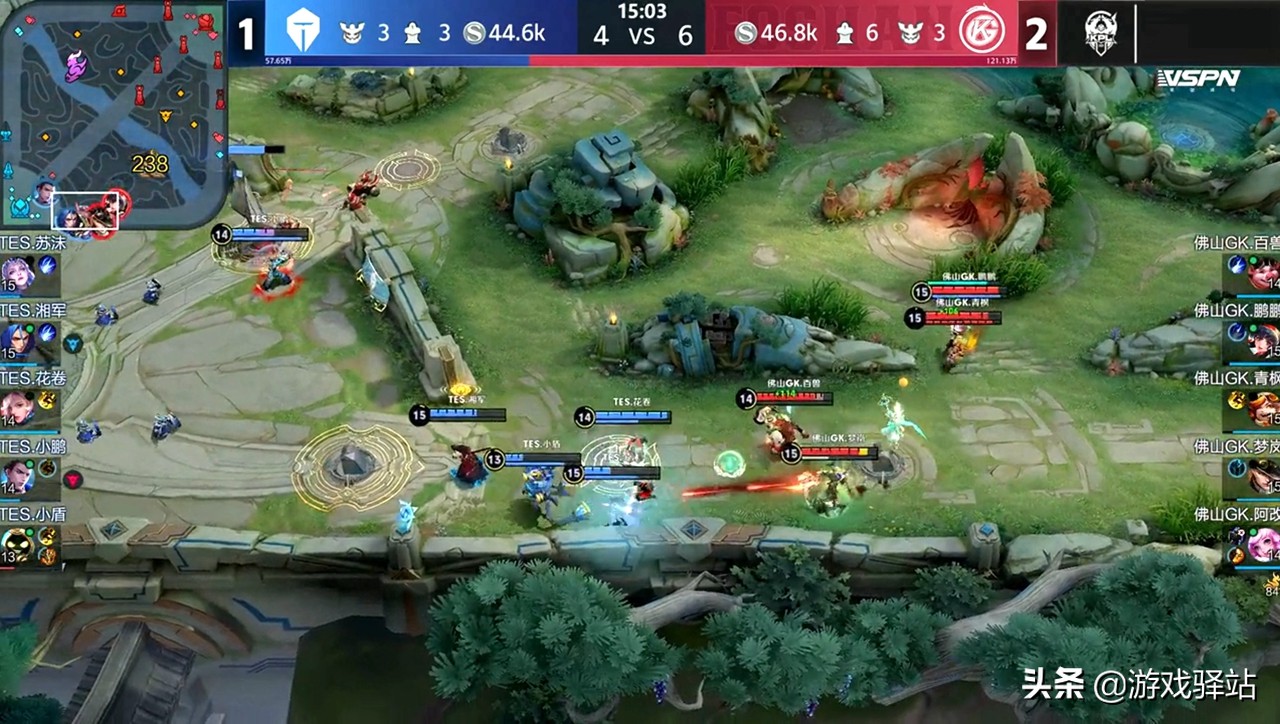Pick 佛山GK.青枫's hero portrait
Screen dimensions: 1280x724
tap(1263, 408)
